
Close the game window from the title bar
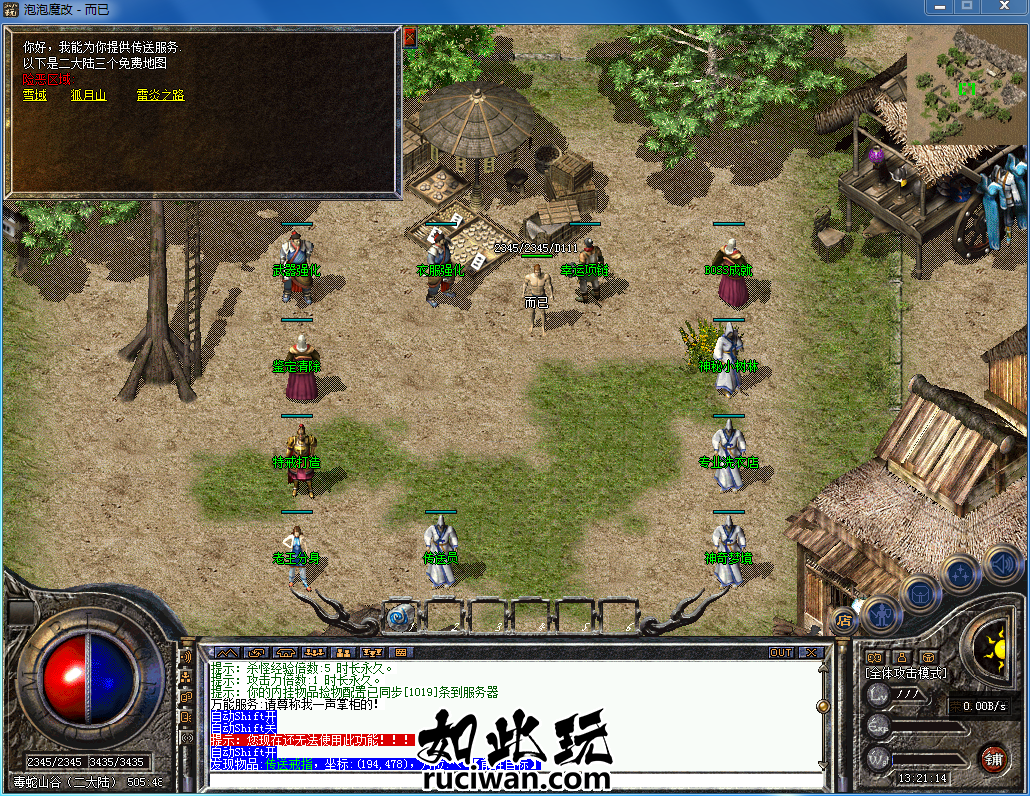(1001, 9)
